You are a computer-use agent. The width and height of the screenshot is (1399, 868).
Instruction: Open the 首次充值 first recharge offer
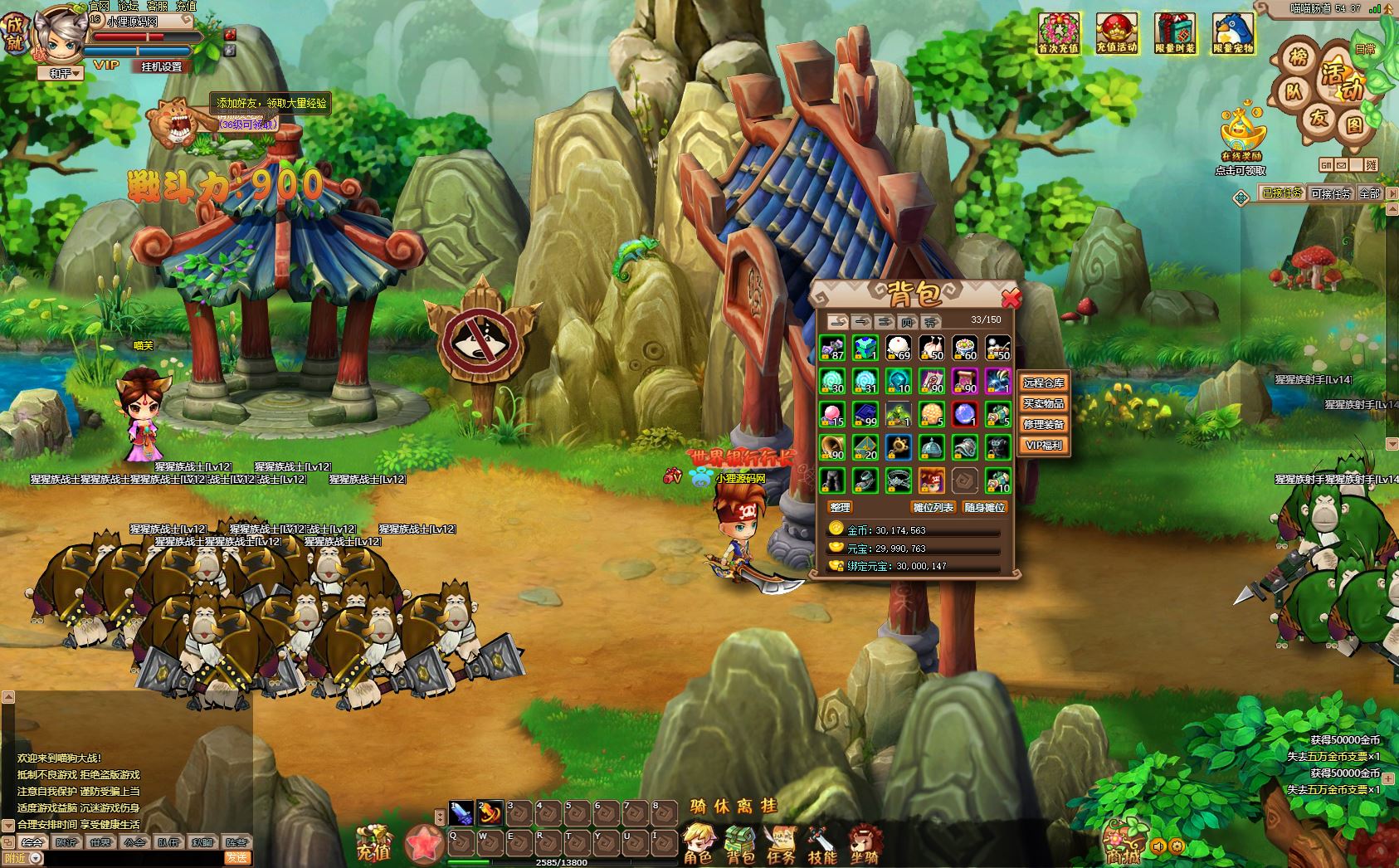coord(1059,34)
